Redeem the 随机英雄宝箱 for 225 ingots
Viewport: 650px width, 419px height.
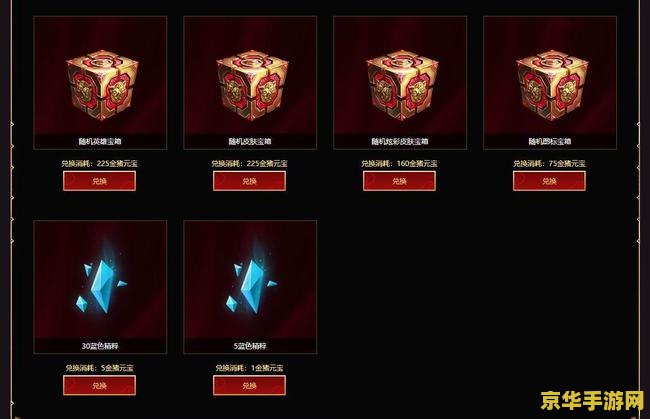click(99, 181)
